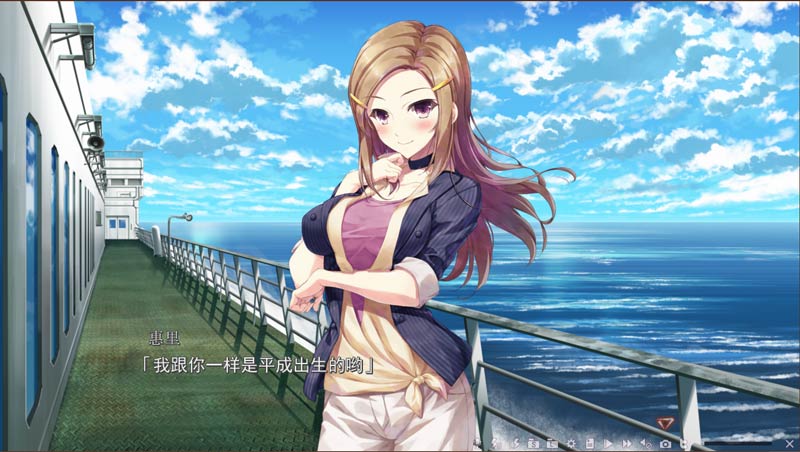This screenshot has width=800, height=452.
Task: Take a screenshot with the camera icon
Action: click(666, 443)
